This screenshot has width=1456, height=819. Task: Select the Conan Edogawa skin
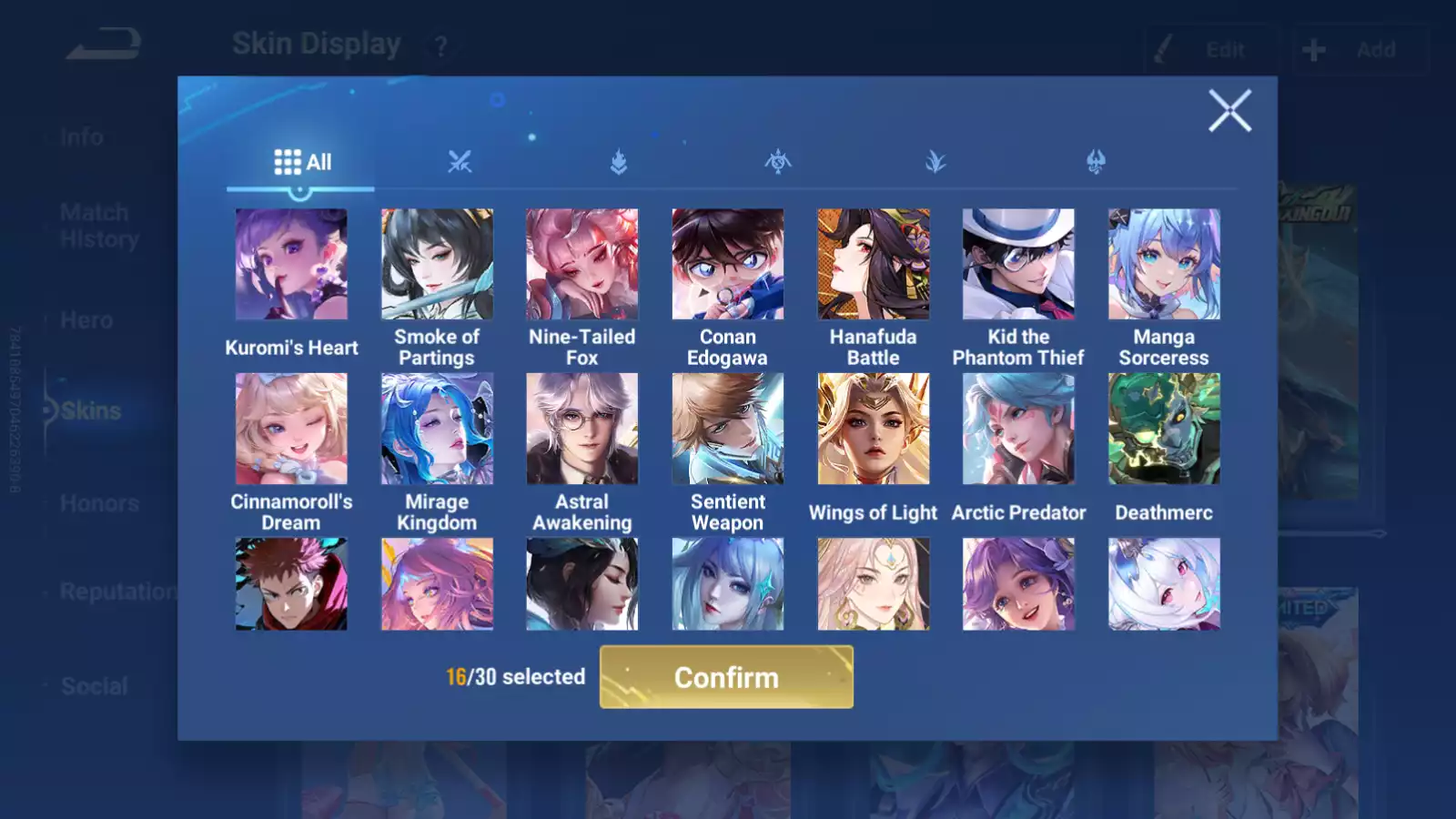click(x=727, y=265)
